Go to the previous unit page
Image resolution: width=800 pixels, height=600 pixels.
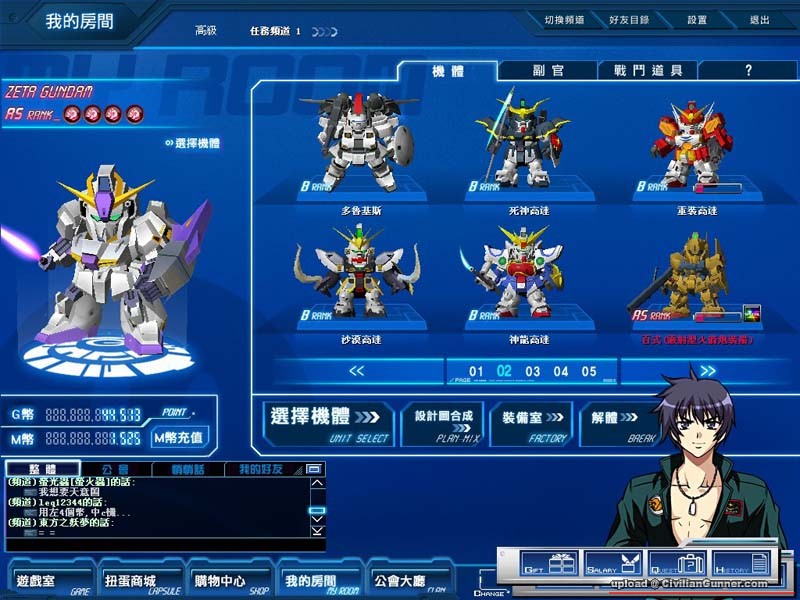[357, 371]
